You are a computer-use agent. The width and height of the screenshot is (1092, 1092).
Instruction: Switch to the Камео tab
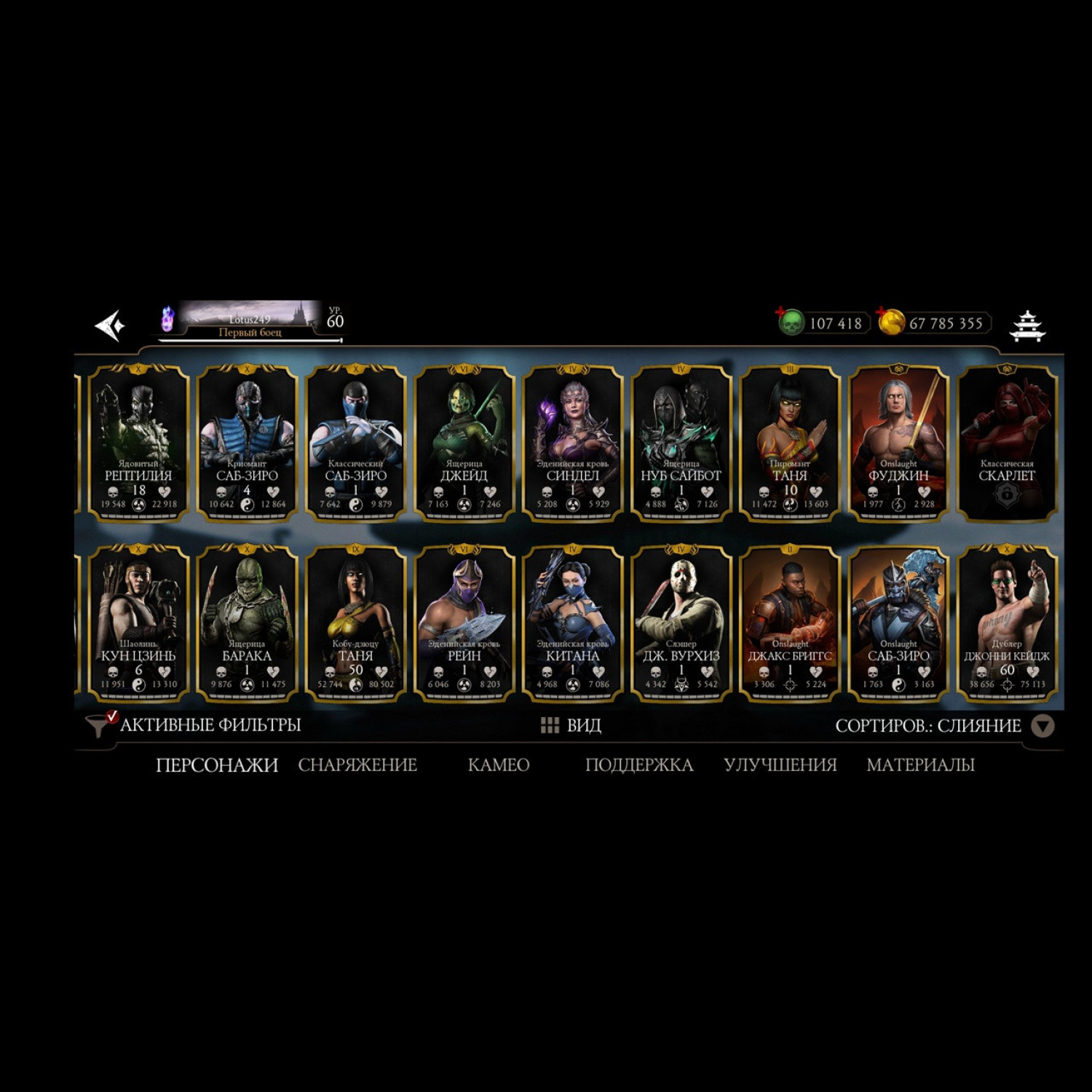(499, 765)
